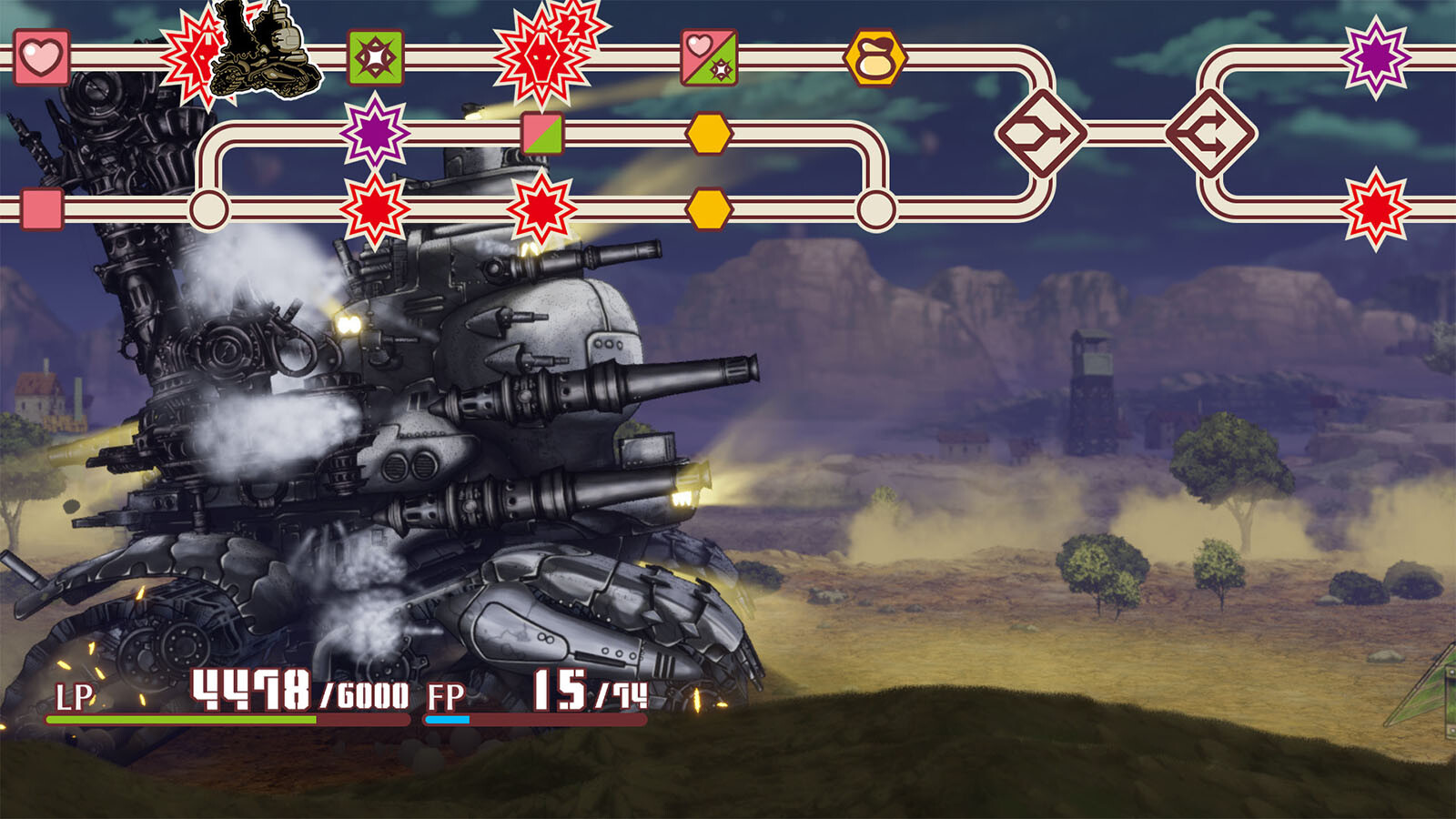
Task: Choose the green crosshair square node
Action: click(376, 57)
